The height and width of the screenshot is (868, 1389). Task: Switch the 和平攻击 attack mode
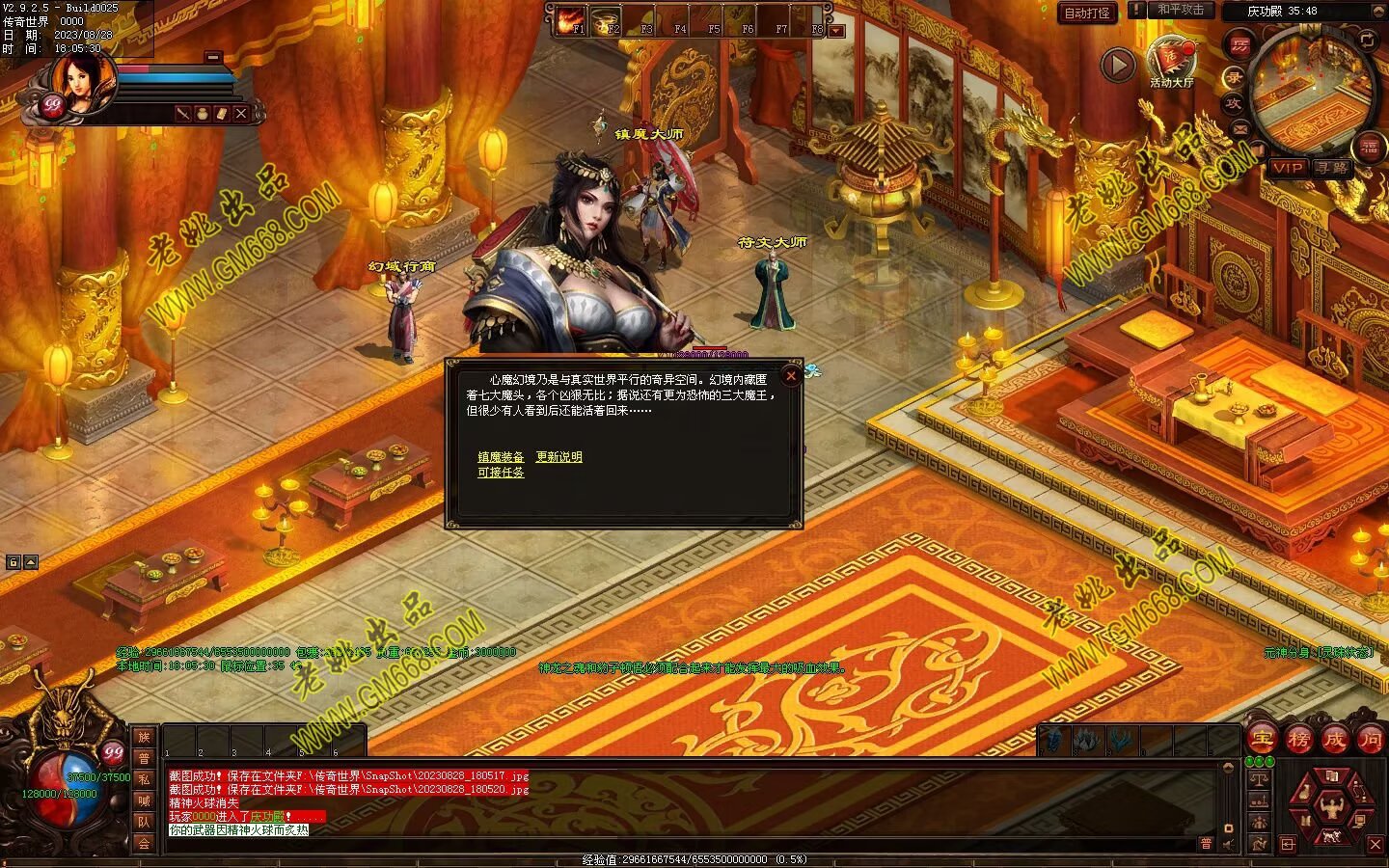pyautogui.click(x=1181, y=10)
